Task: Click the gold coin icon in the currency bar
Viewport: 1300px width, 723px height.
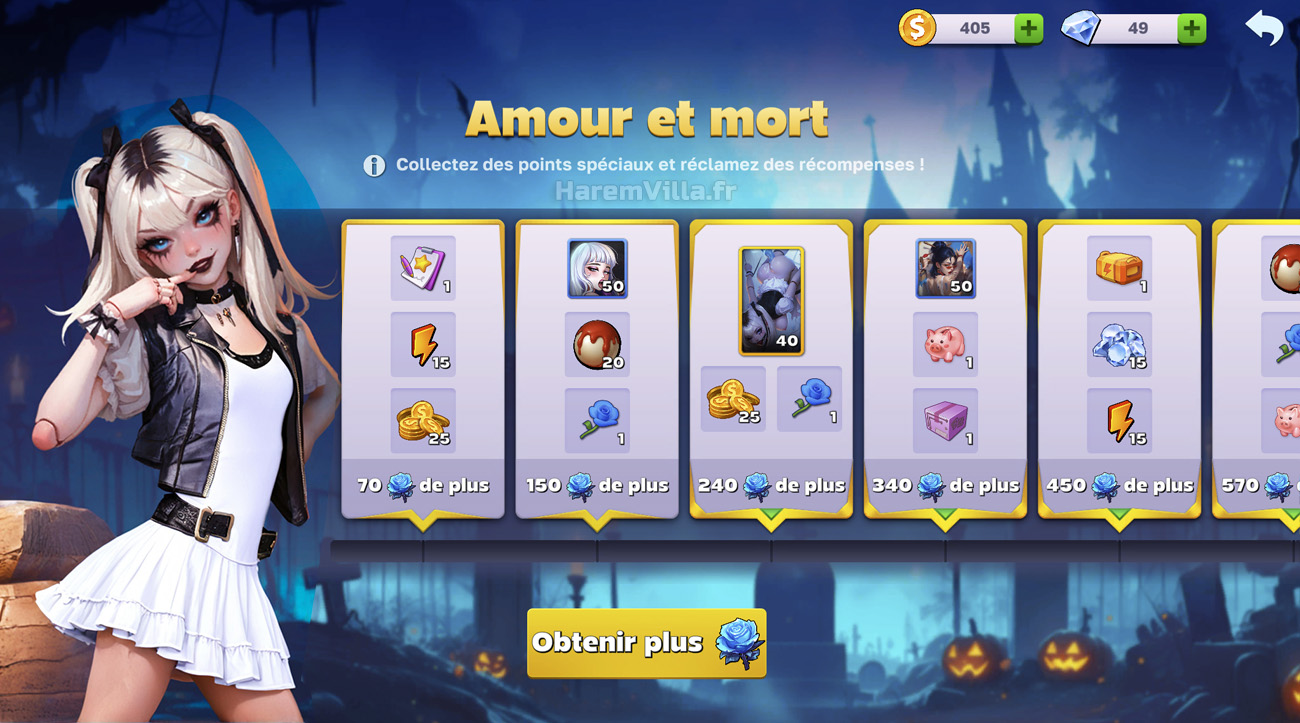Action: point(916,28)
